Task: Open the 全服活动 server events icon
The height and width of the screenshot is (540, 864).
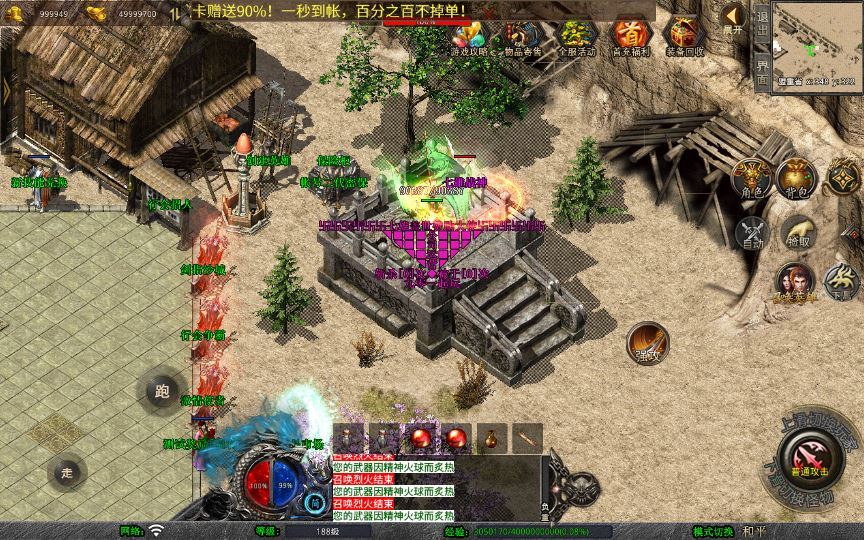Action: (577, 40)
